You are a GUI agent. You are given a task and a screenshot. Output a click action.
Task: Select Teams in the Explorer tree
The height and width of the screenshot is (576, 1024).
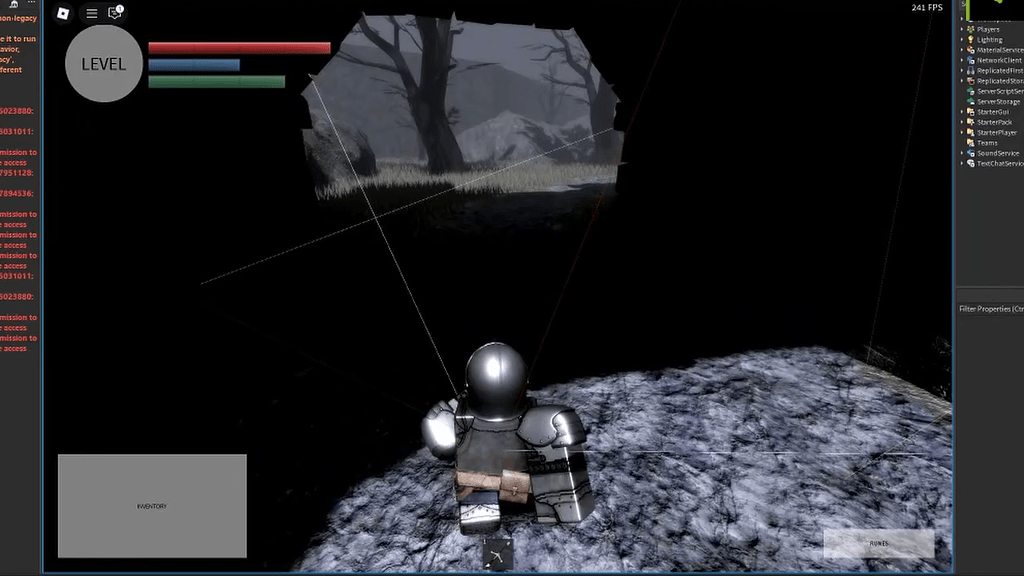point(987,143)
